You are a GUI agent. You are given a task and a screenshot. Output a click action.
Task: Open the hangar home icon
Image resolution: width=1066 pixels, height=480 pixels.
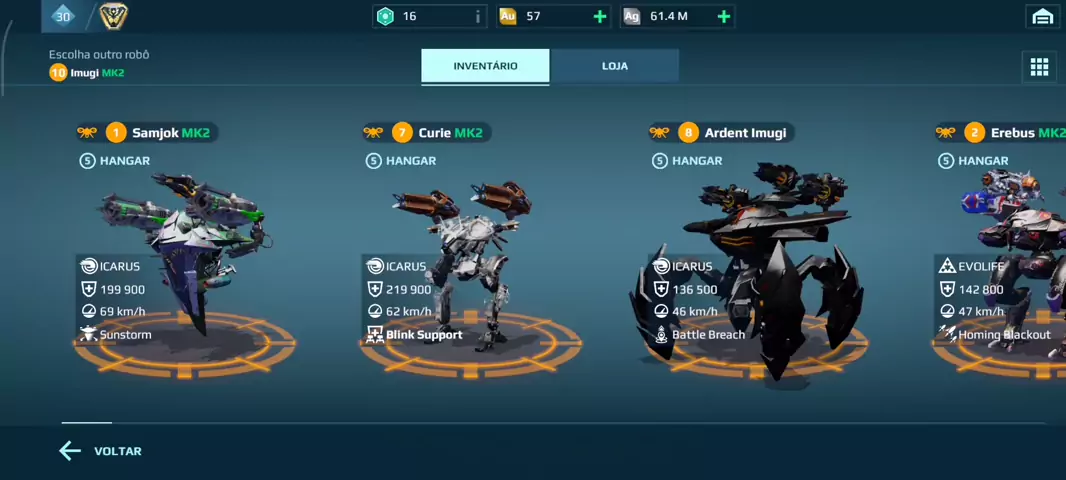1042,16
